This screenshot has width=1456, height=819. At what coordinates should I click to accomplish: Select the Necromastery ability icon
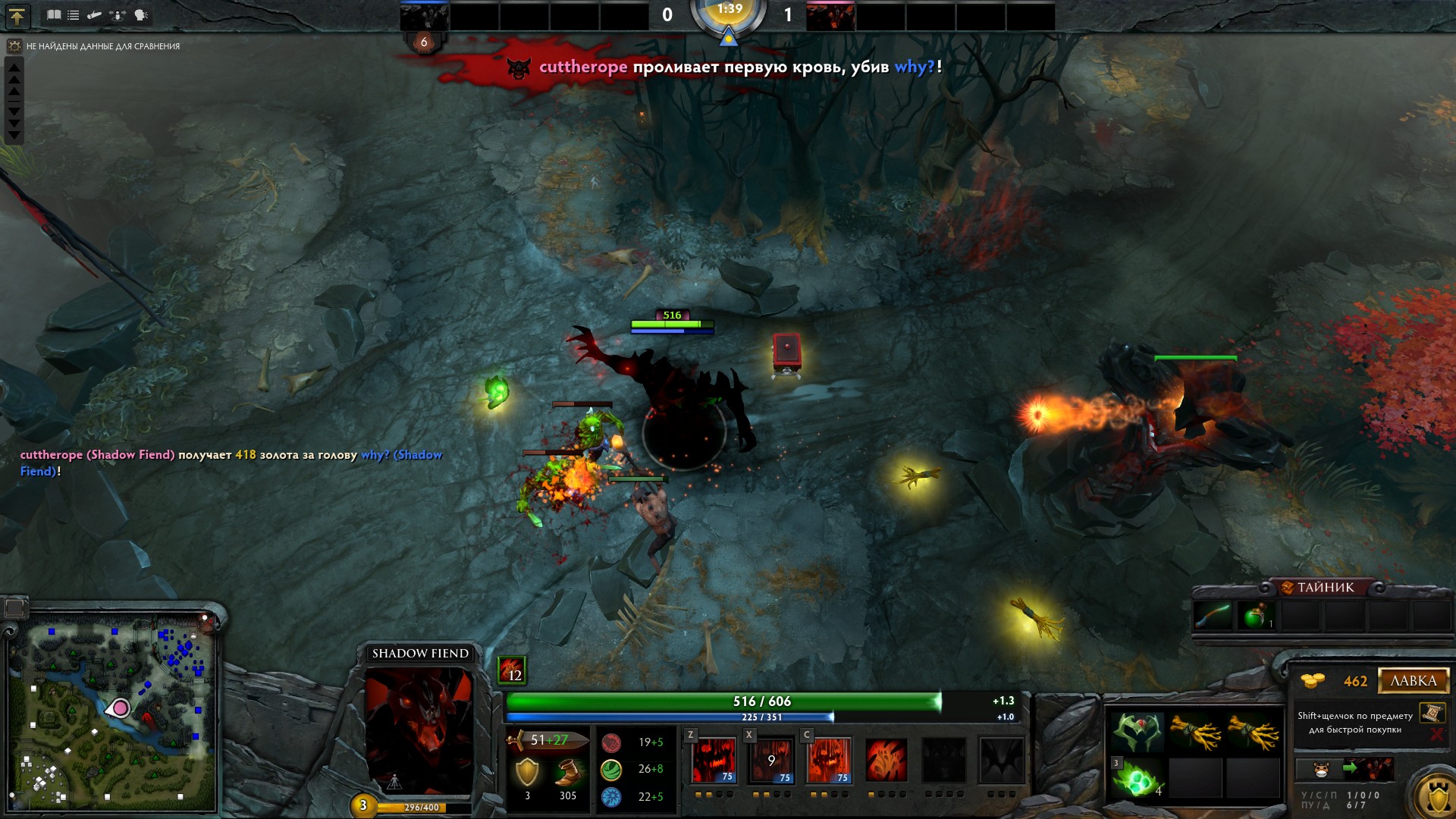click(x=886, y=760)
